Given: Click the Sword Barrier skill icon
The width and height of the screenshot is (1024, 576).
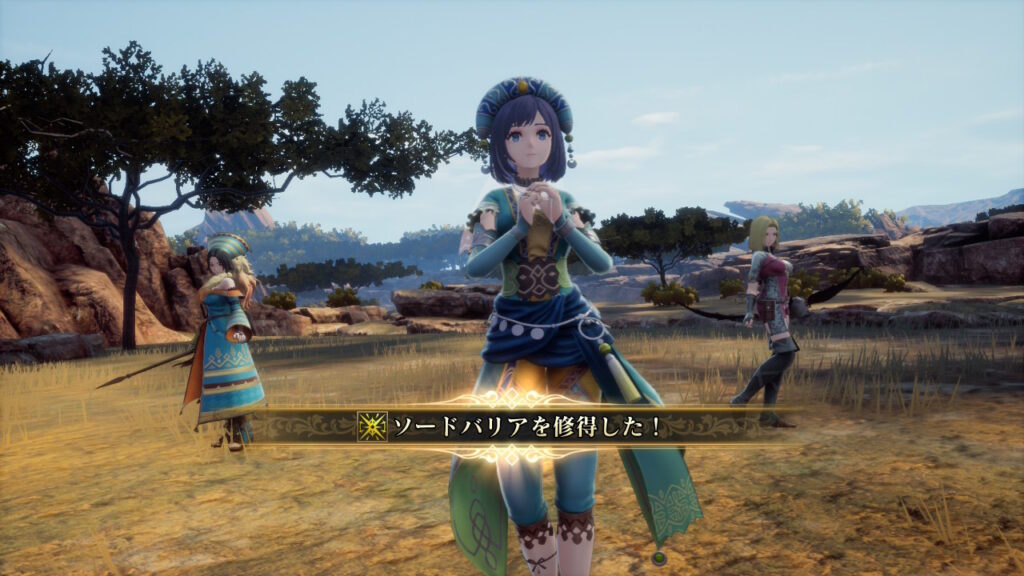Looking at the screenshot, I should 372,427.
